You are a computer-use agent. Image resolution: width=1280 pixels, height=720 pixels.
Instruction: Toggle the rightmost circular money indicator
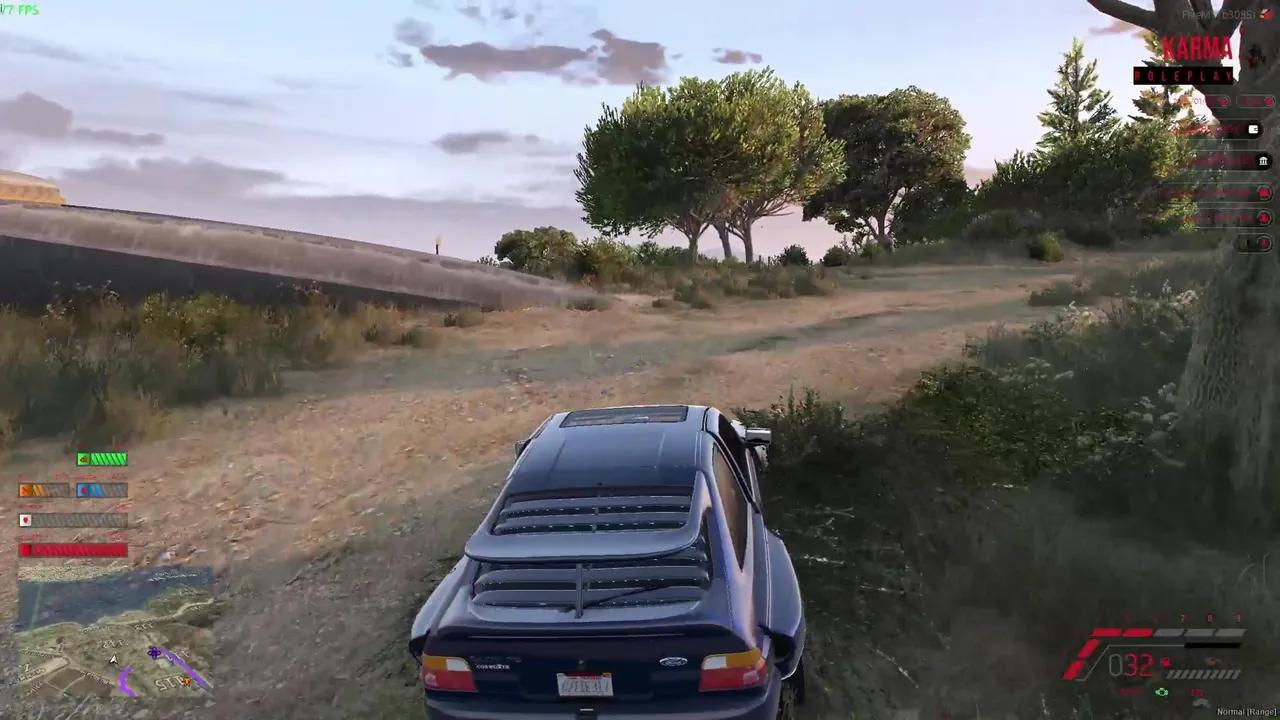click(x=1269, y=100)
